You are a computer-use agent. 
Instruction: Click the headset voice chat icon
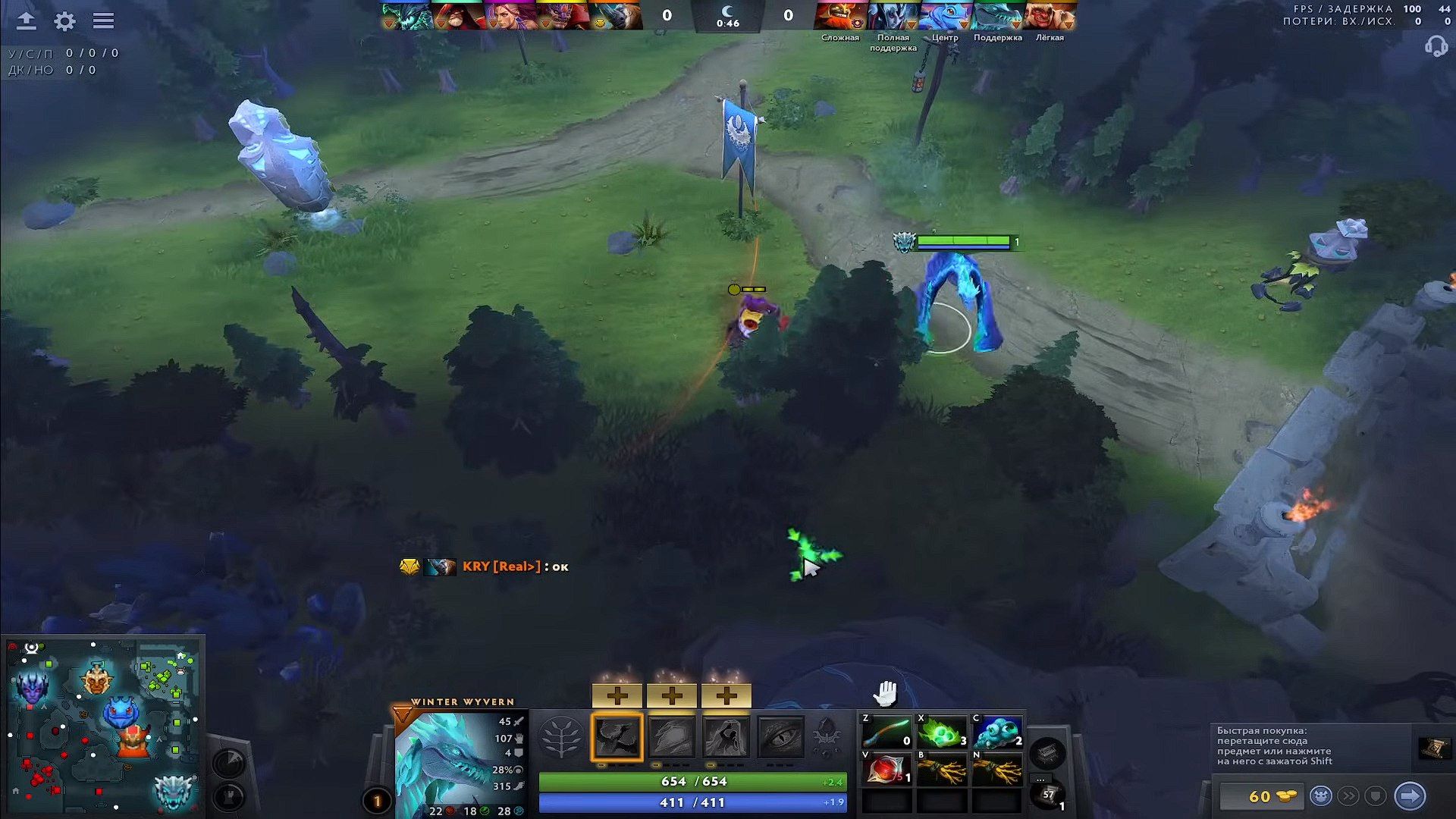tap(1436, 47)
